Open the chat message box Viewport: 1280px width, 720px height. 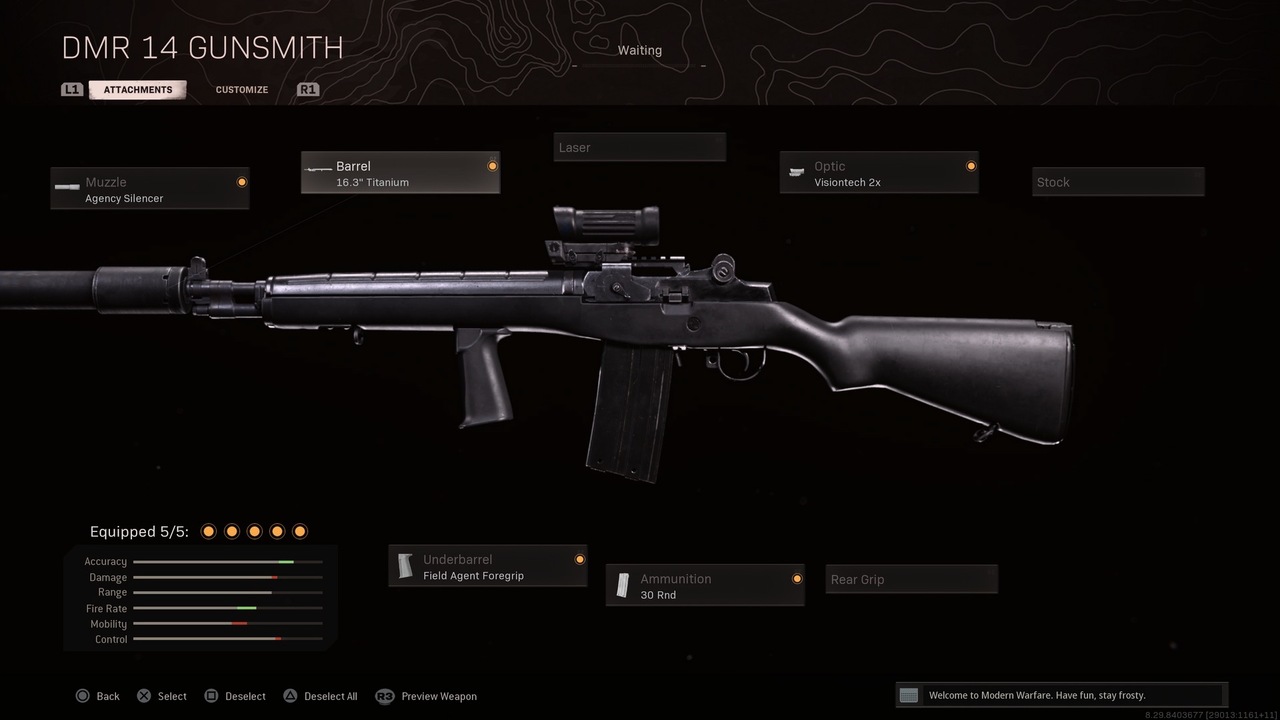click(x=1061, y=695)
